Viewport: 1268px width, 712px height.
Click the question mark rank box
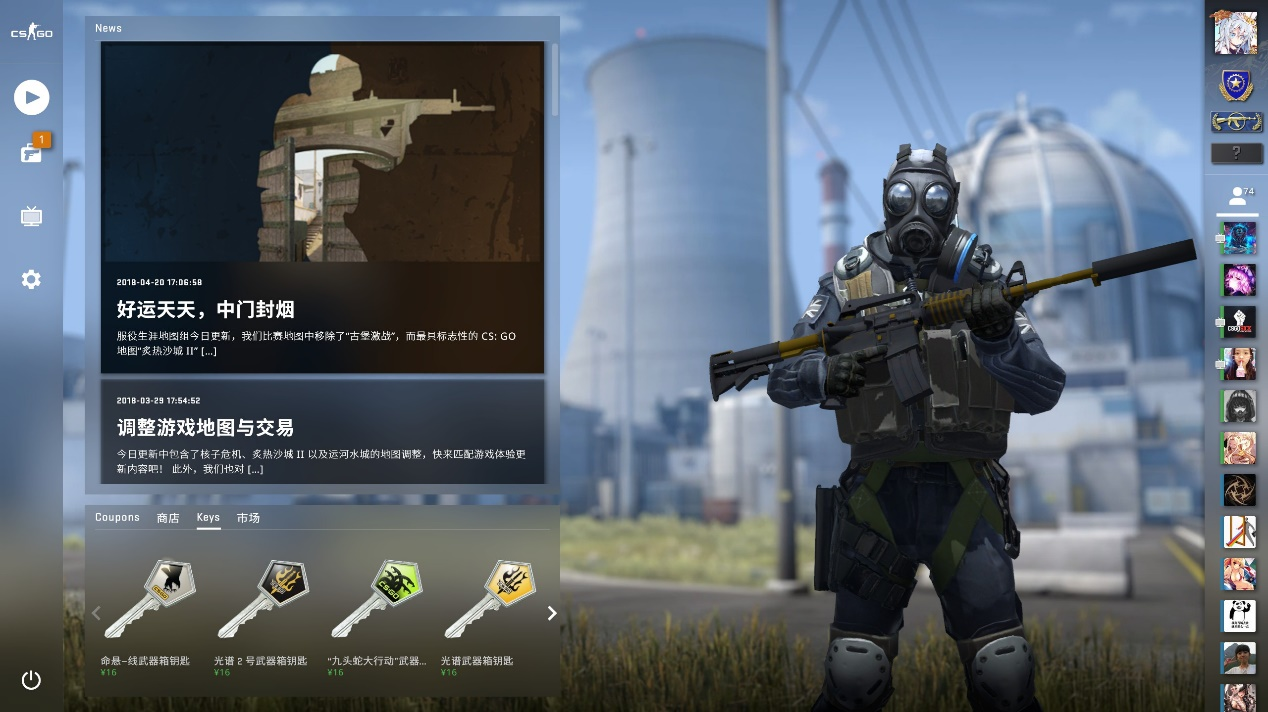click(1236, 153)
